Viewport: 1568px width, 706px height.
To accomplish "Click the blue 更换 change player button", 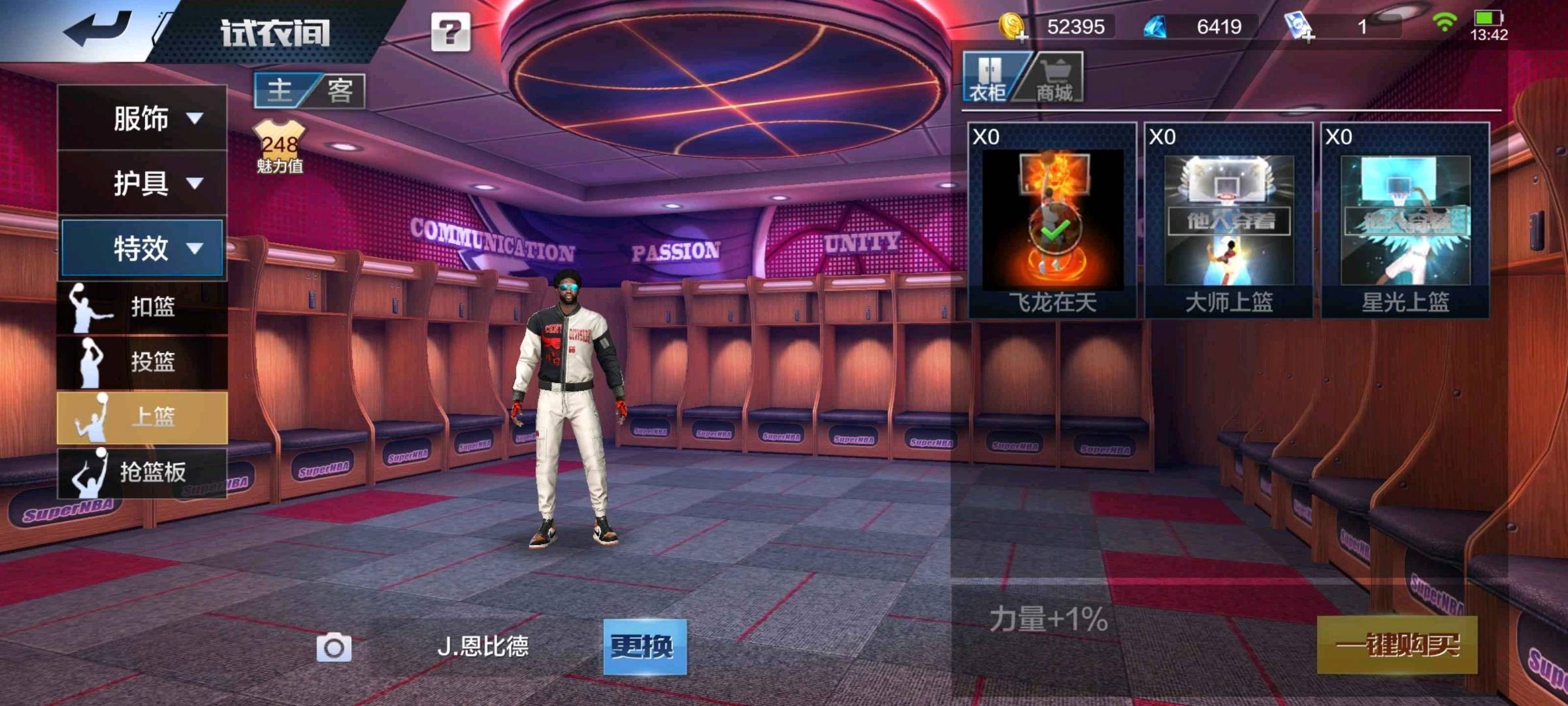I will pos(644,647).
